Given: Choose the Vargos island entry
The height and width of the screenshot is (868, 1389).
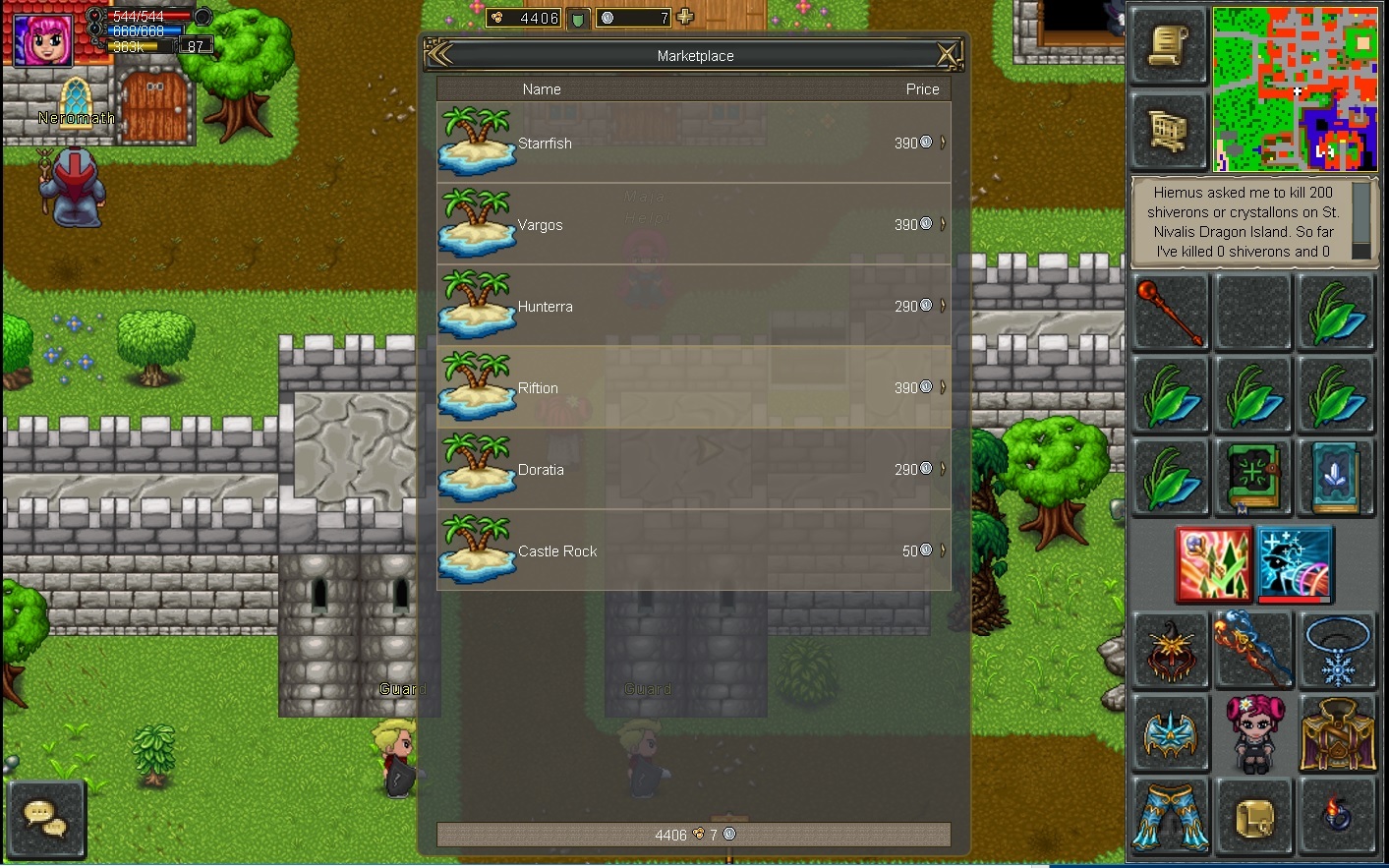Looking at the screenshot, I should [x=693, y=225].
